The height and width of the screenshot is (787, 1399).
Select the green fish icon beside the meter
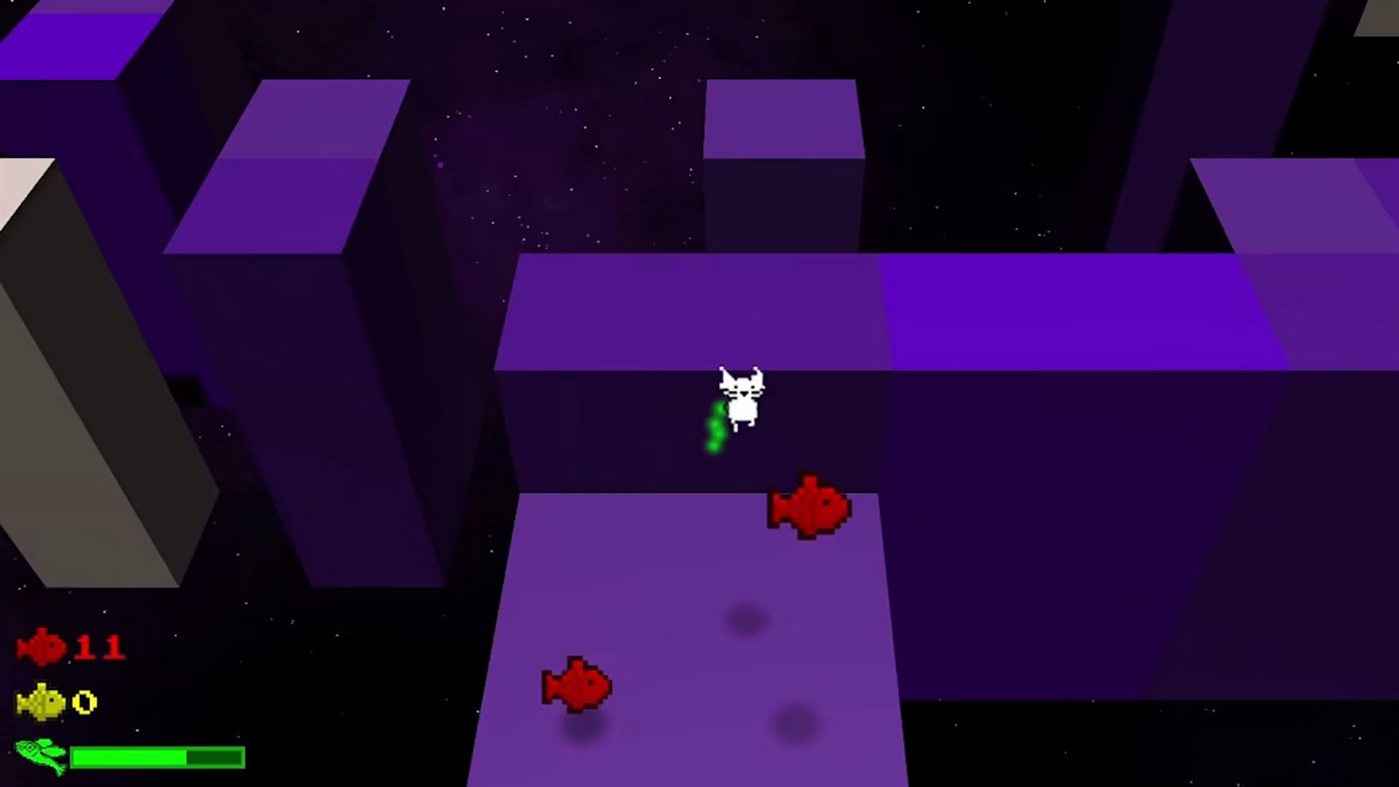[40, 757]
